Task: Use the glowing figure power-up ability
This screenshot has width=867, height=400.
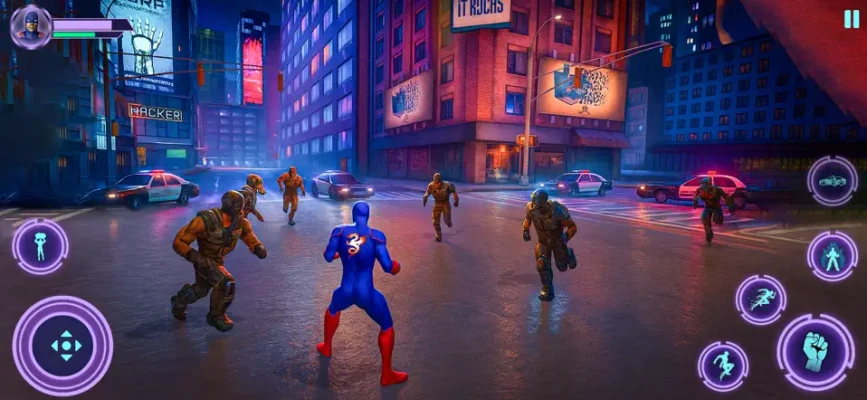Action: 832,256
